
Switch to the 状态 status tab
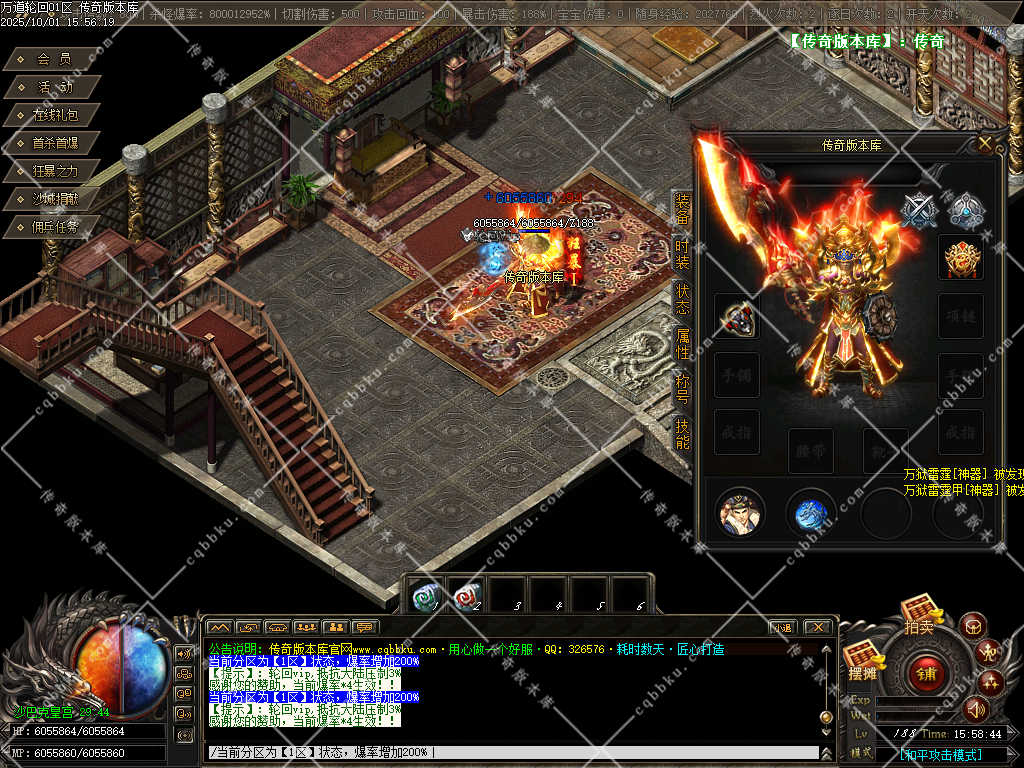(682, 298)
